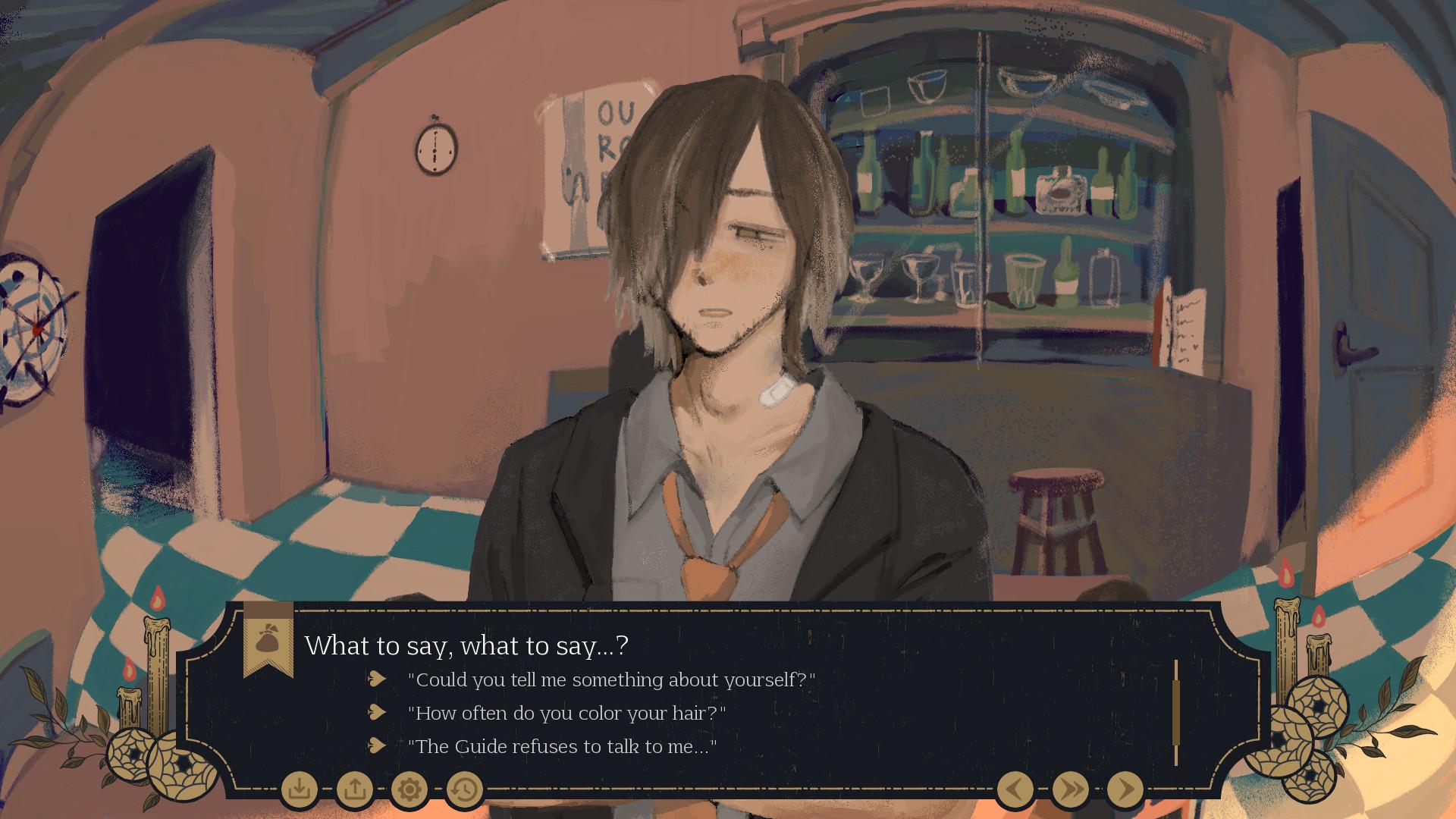Viewport: 1456px width, 819px height.
Task: Skip ahead with the double-arrow button
Action: (1070, 789)
